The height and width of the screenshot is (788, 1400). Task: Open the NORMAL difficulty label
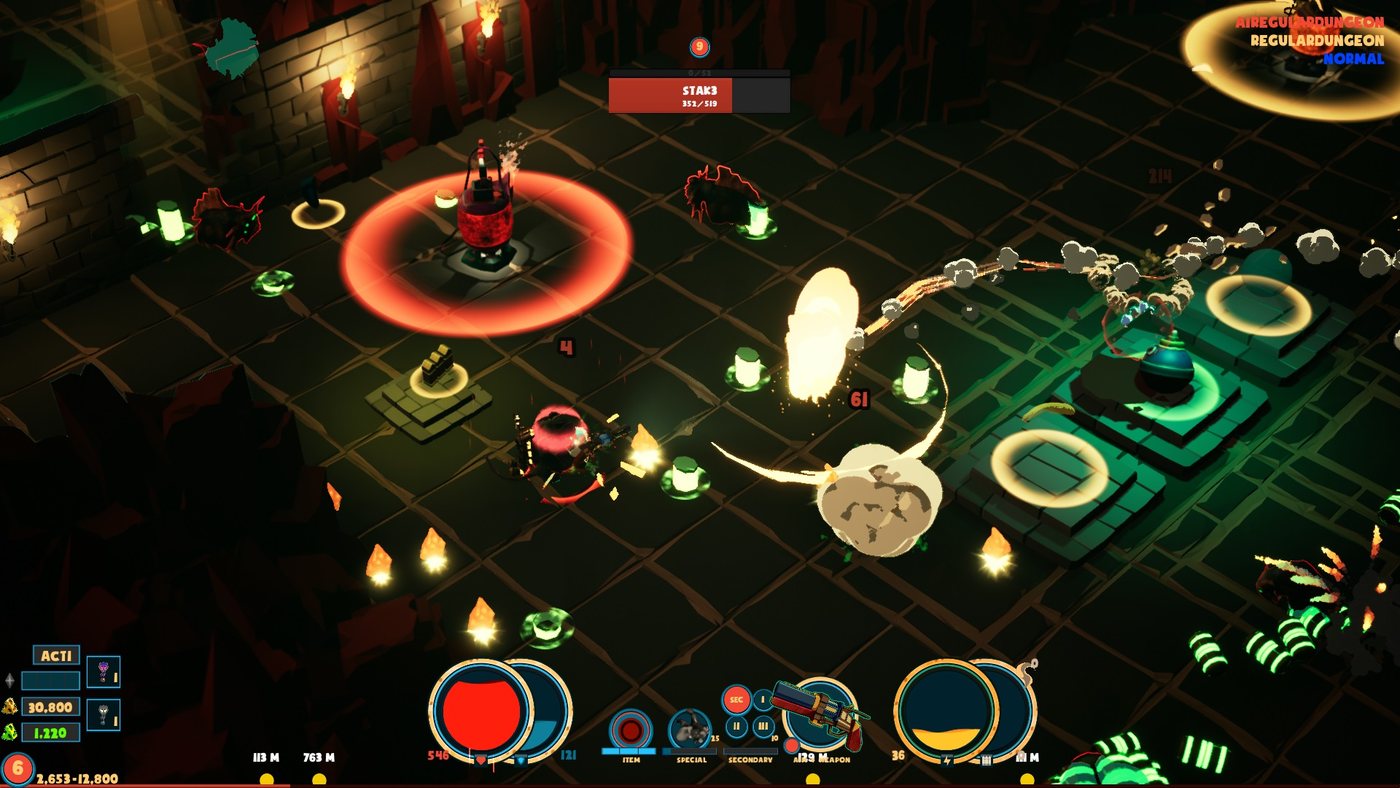(1355, 60)
